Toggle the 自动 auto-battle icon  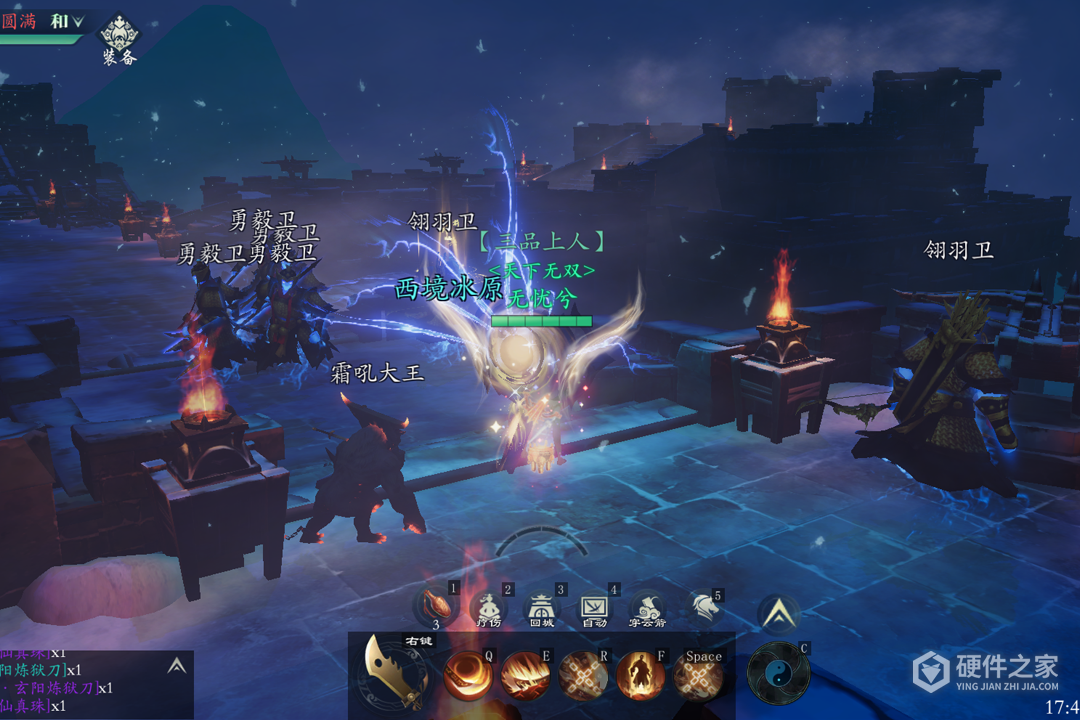[594, 607]
